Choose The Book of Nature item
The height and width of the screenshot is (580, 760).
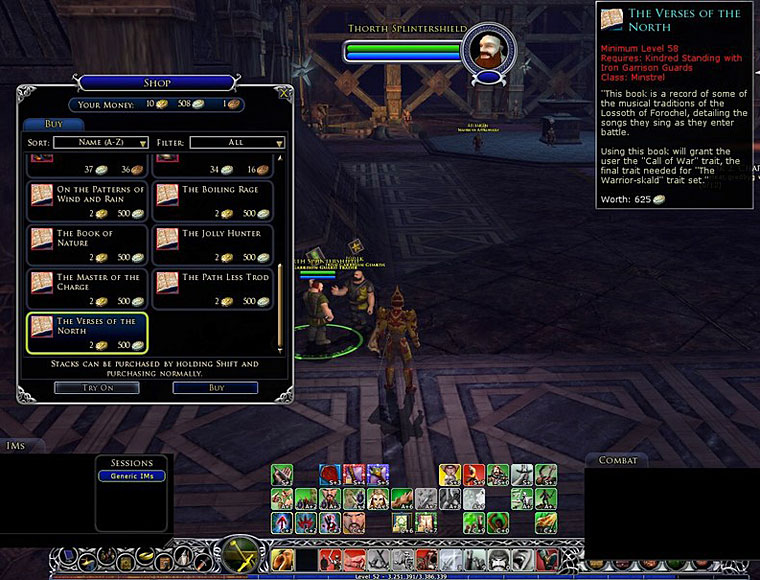coord(87,244)
